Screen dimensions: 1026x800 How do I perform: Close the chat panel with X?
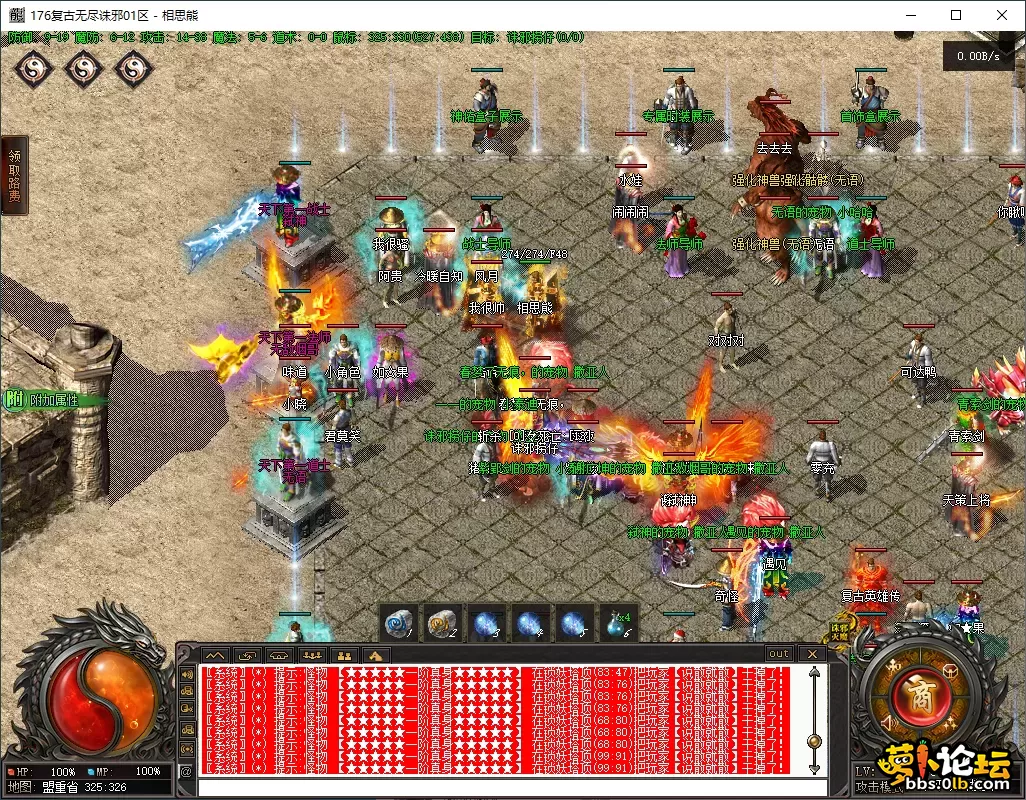click(812, 654)
